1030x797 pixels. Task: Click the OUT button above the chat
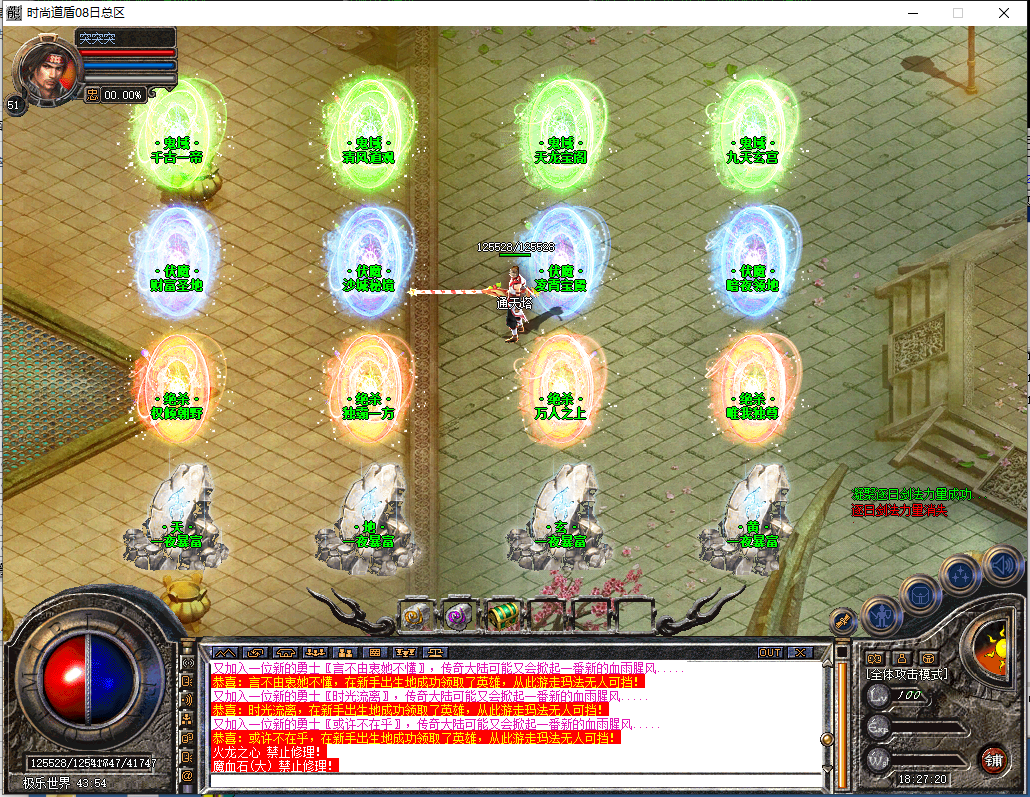click(770, 652)
